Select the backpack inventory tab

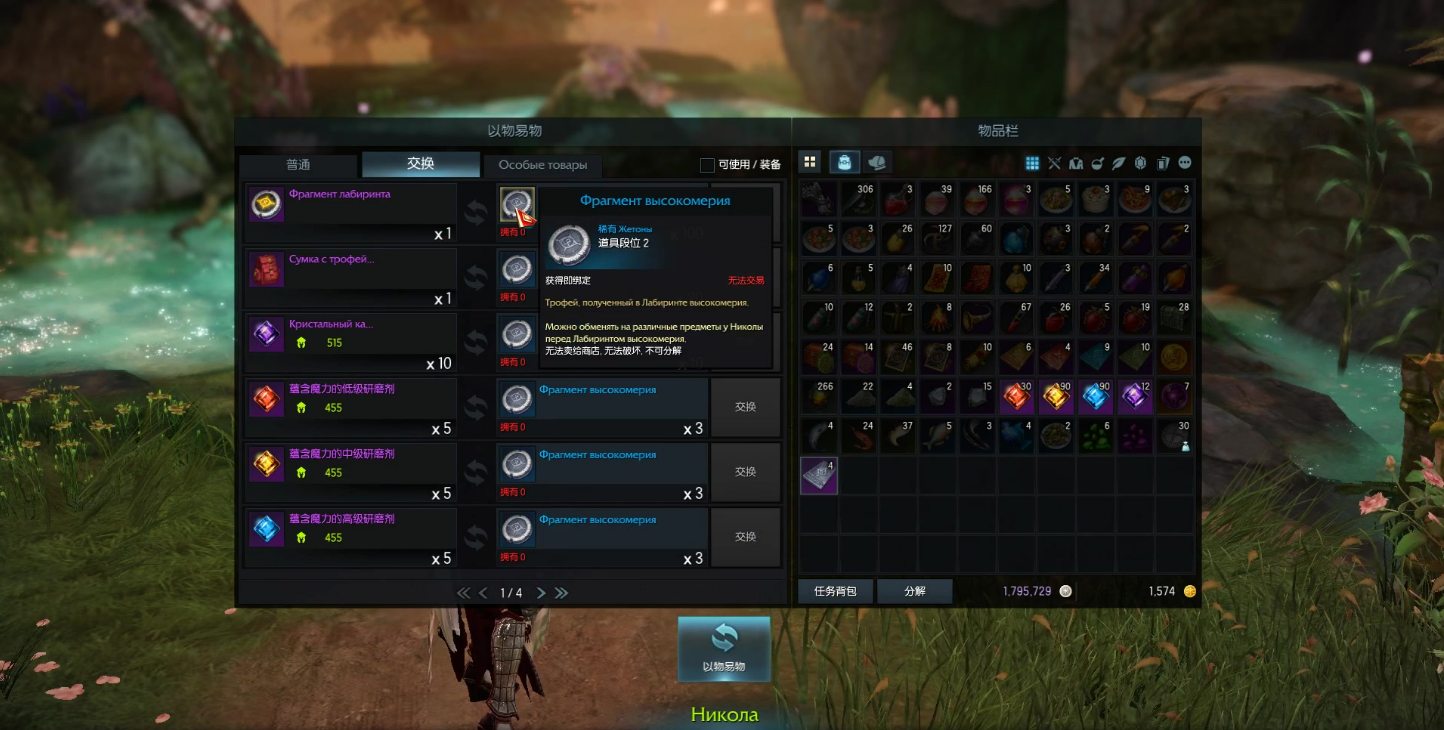click(845, 162)
